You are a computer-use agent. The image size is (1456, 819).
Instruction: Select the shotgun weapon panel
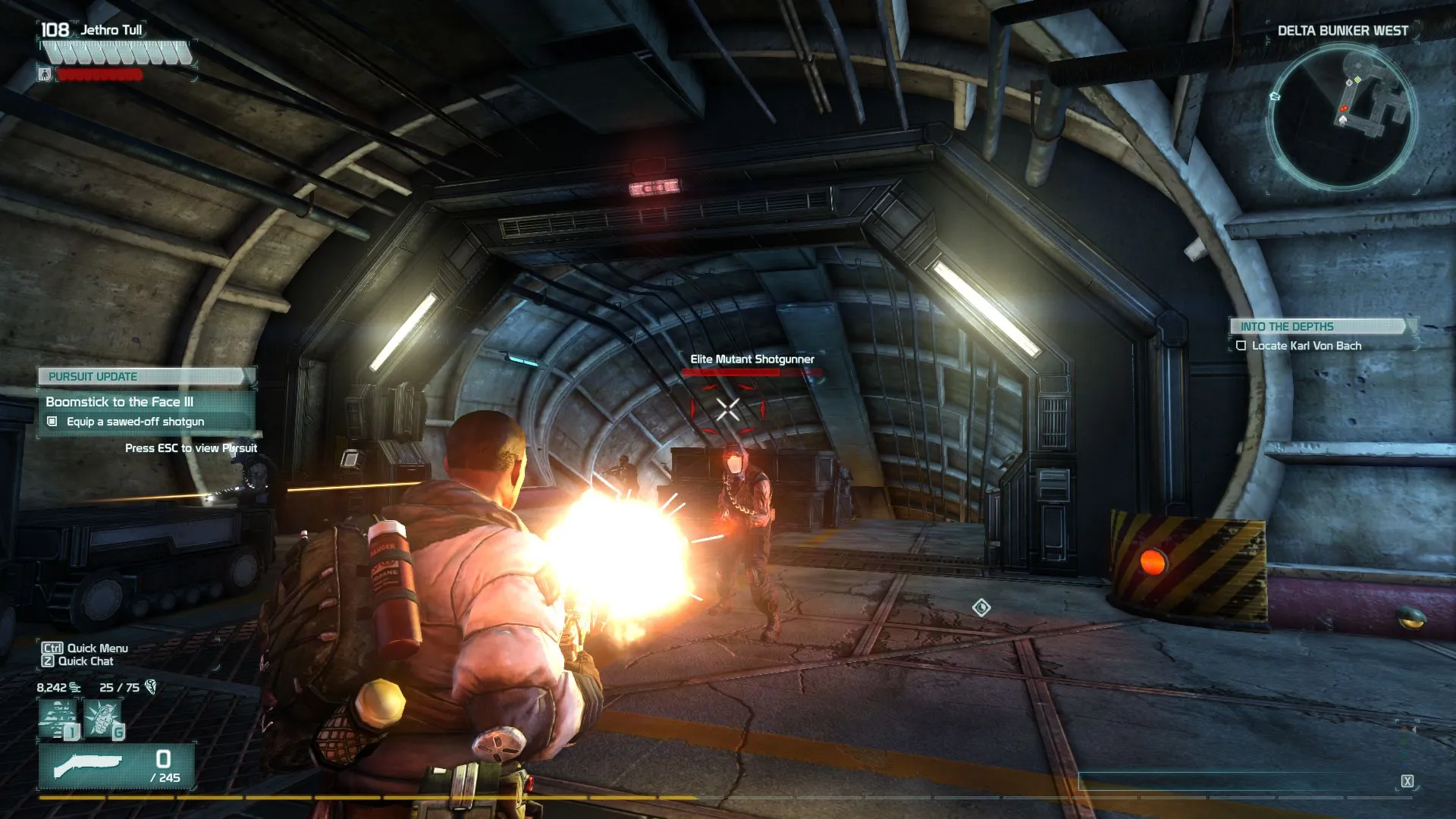coord(116,767)
